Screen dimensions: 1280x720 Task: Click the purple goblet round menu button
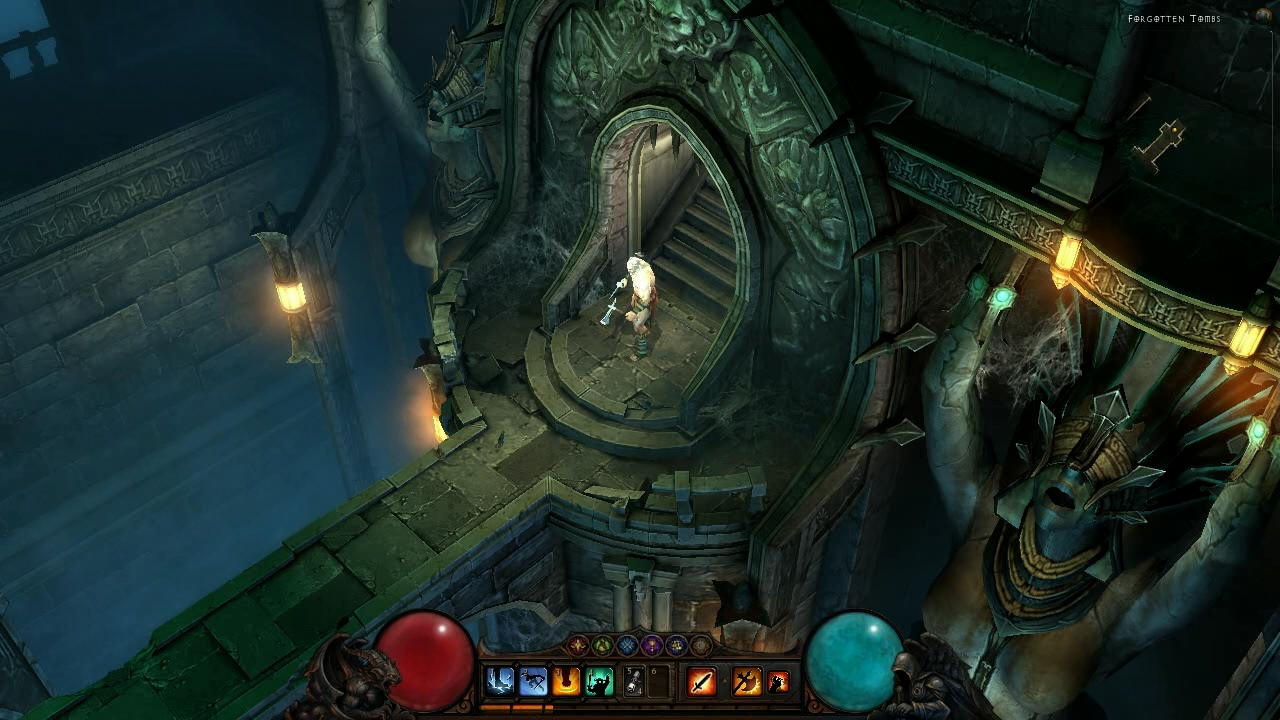point(652,645)
